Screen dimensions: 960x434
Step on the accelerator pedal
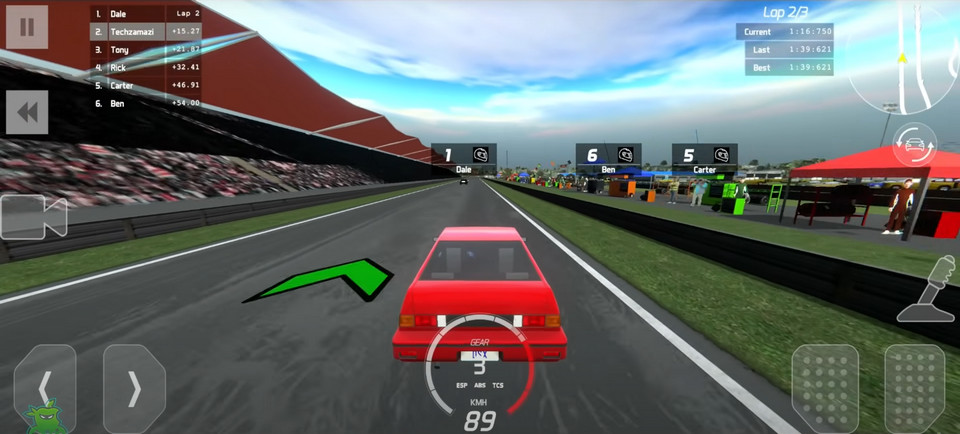point(914,388)
